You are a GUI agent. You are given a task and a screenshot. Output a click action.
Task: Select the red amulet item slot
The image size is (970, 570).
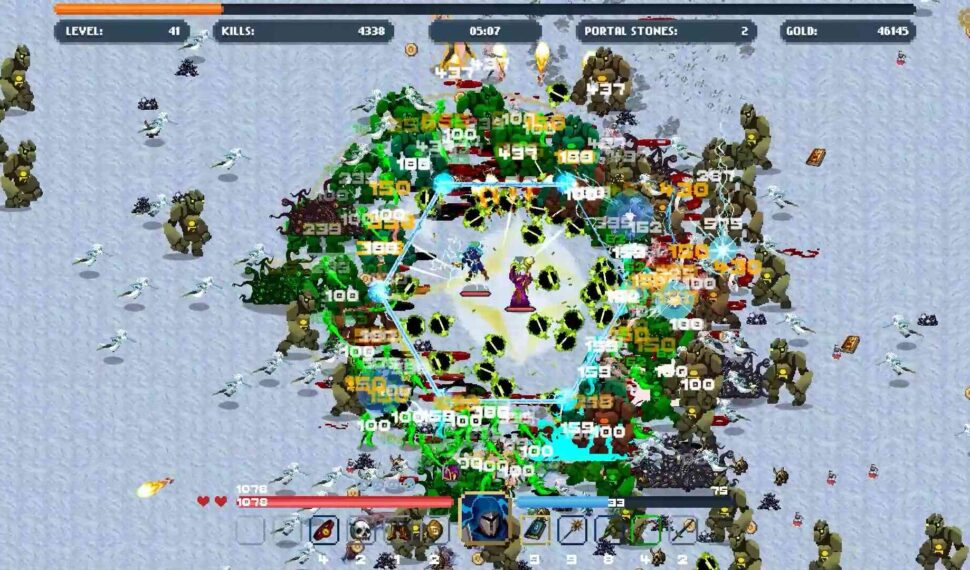(x=323, y=530)
